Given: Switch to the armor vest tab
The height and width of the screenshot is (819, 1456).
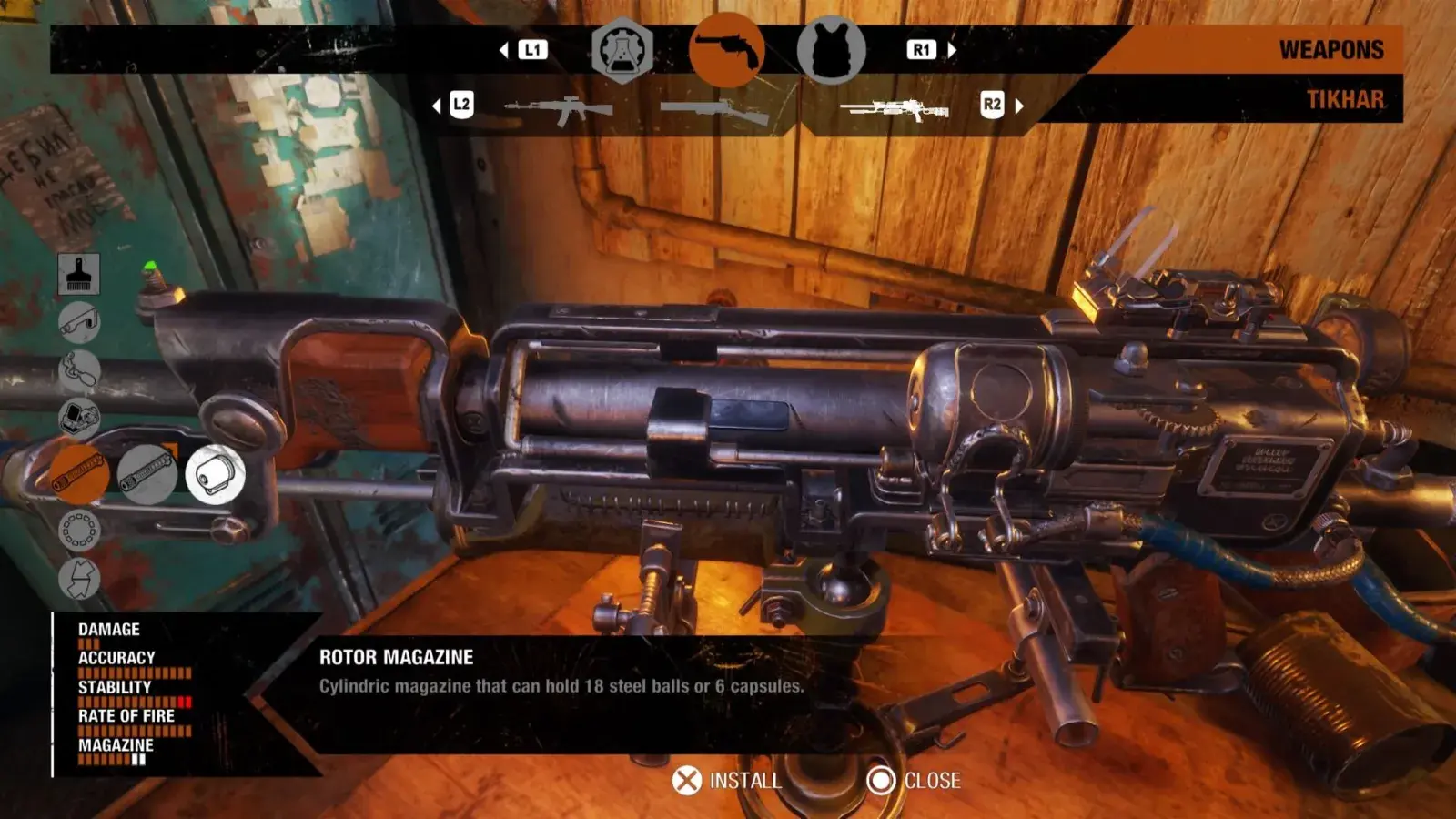Looking at the screenshot, I should point(831,51).
